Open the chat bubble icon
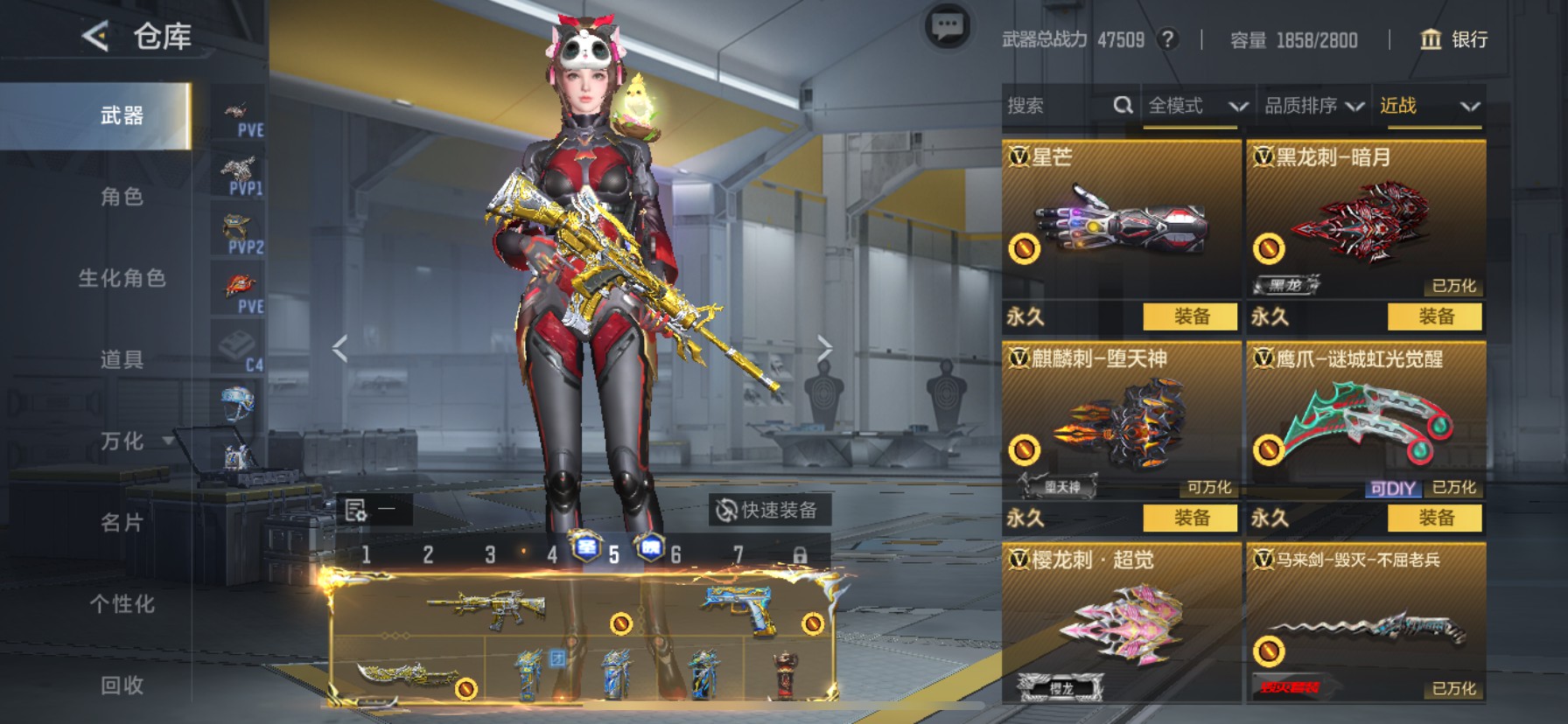This screenshot has height=724, width=1568. pos(947,27)
